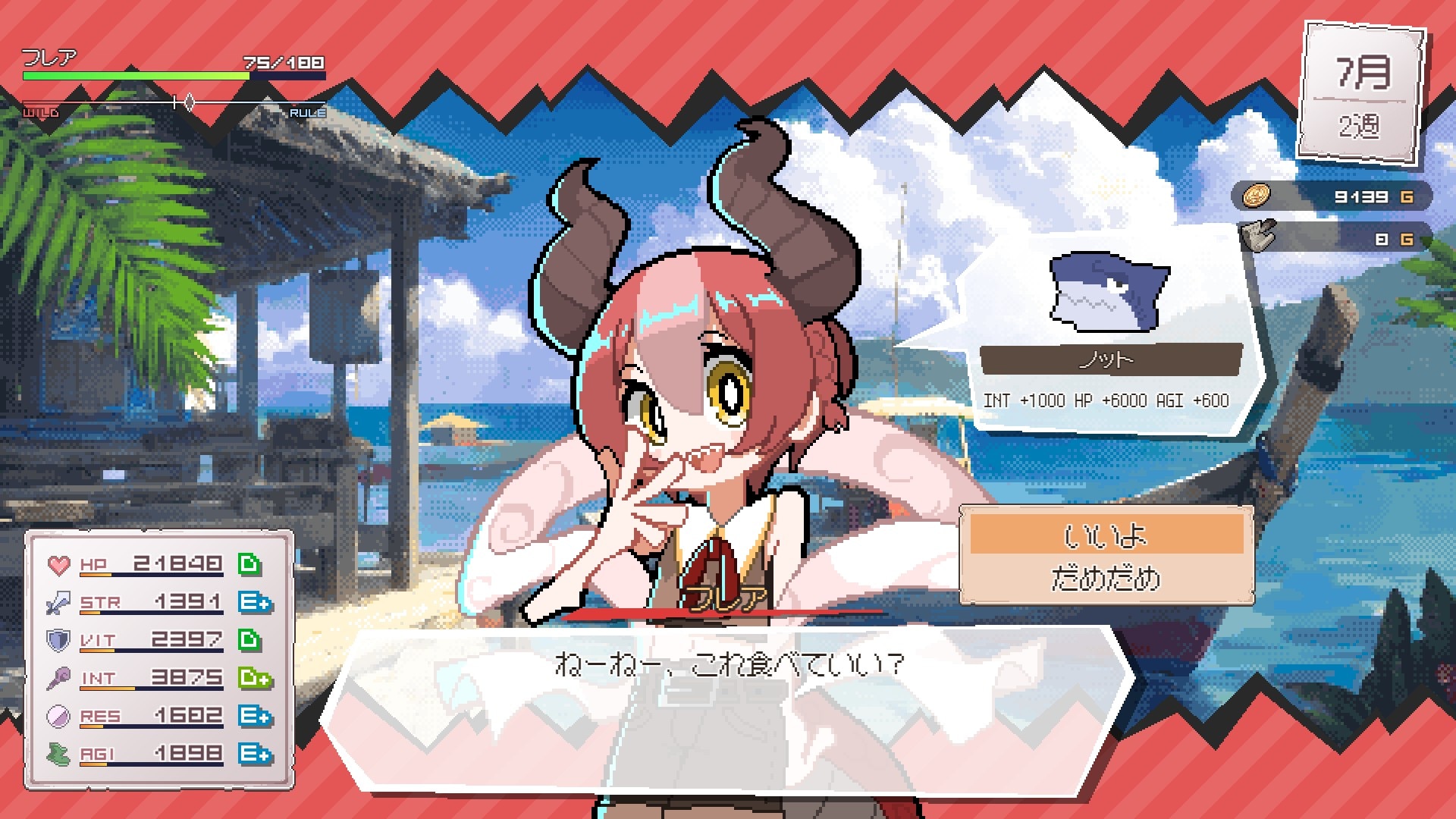Screen dimensions: 1456x819
Task: Select the heart HP stat icon
Action: click(58, 563)
